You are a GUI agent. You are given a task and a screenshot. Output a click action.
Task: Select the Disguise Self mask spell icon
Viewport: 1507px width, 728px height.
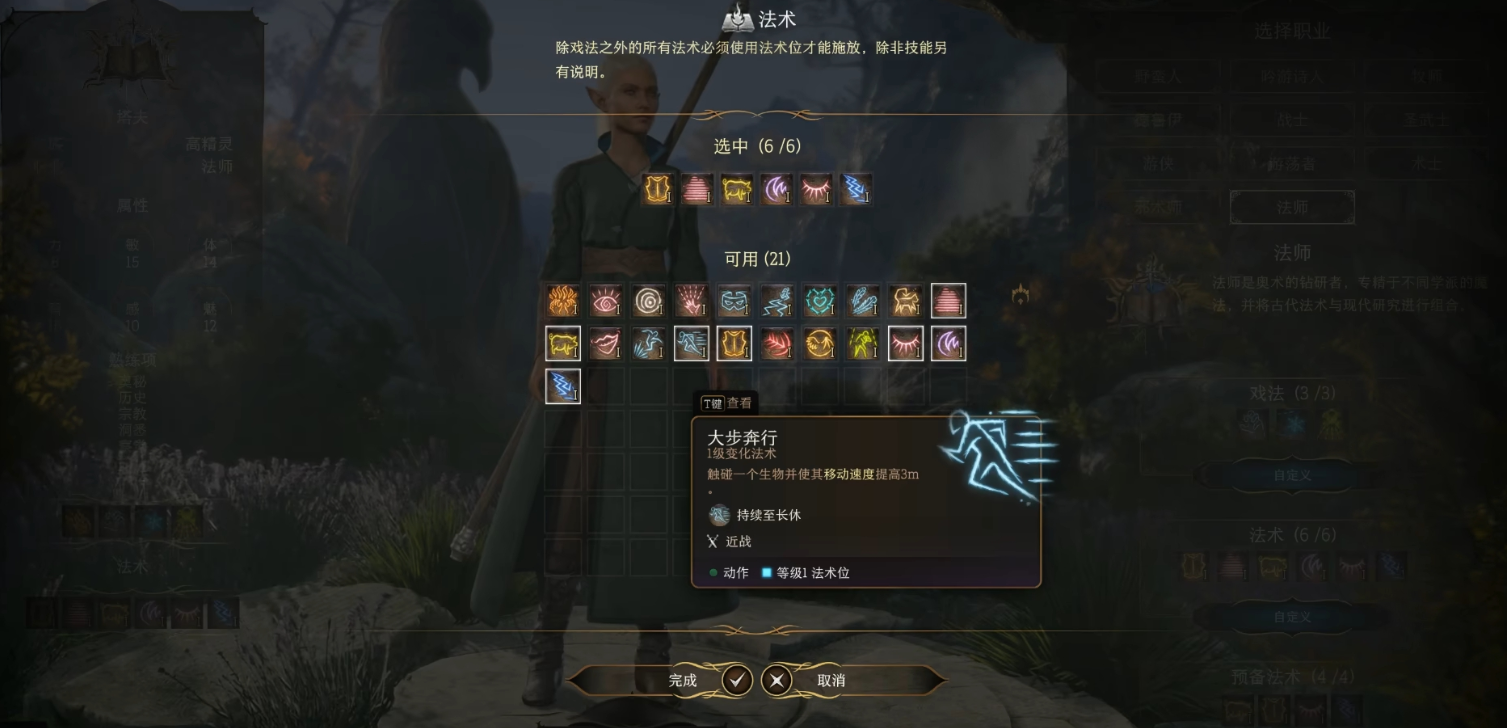pos(734,300)
